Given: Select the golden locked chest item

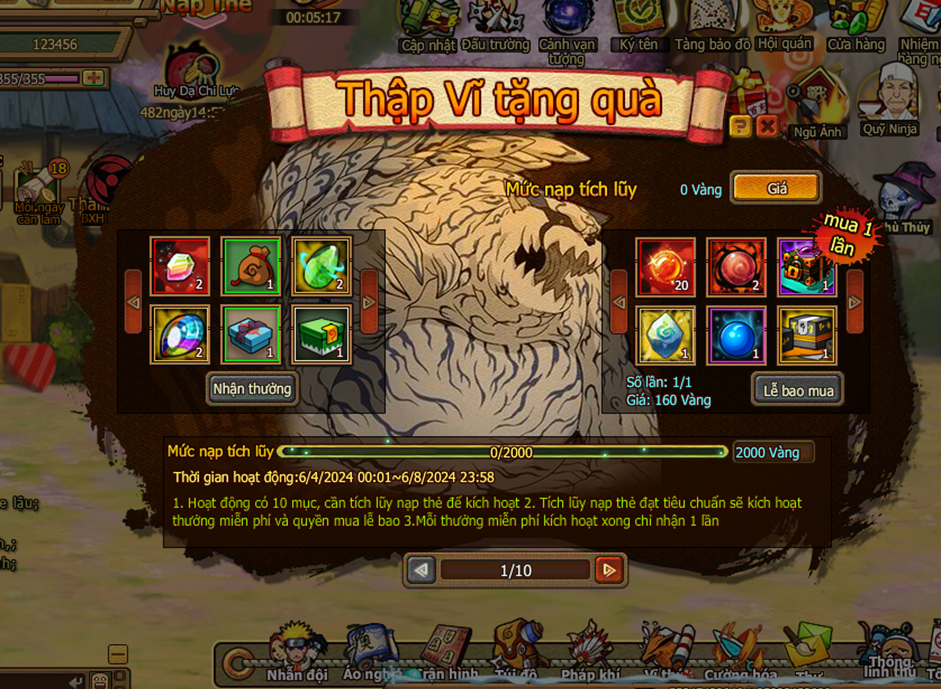Looking at the screenshot, I should (807, 335).
